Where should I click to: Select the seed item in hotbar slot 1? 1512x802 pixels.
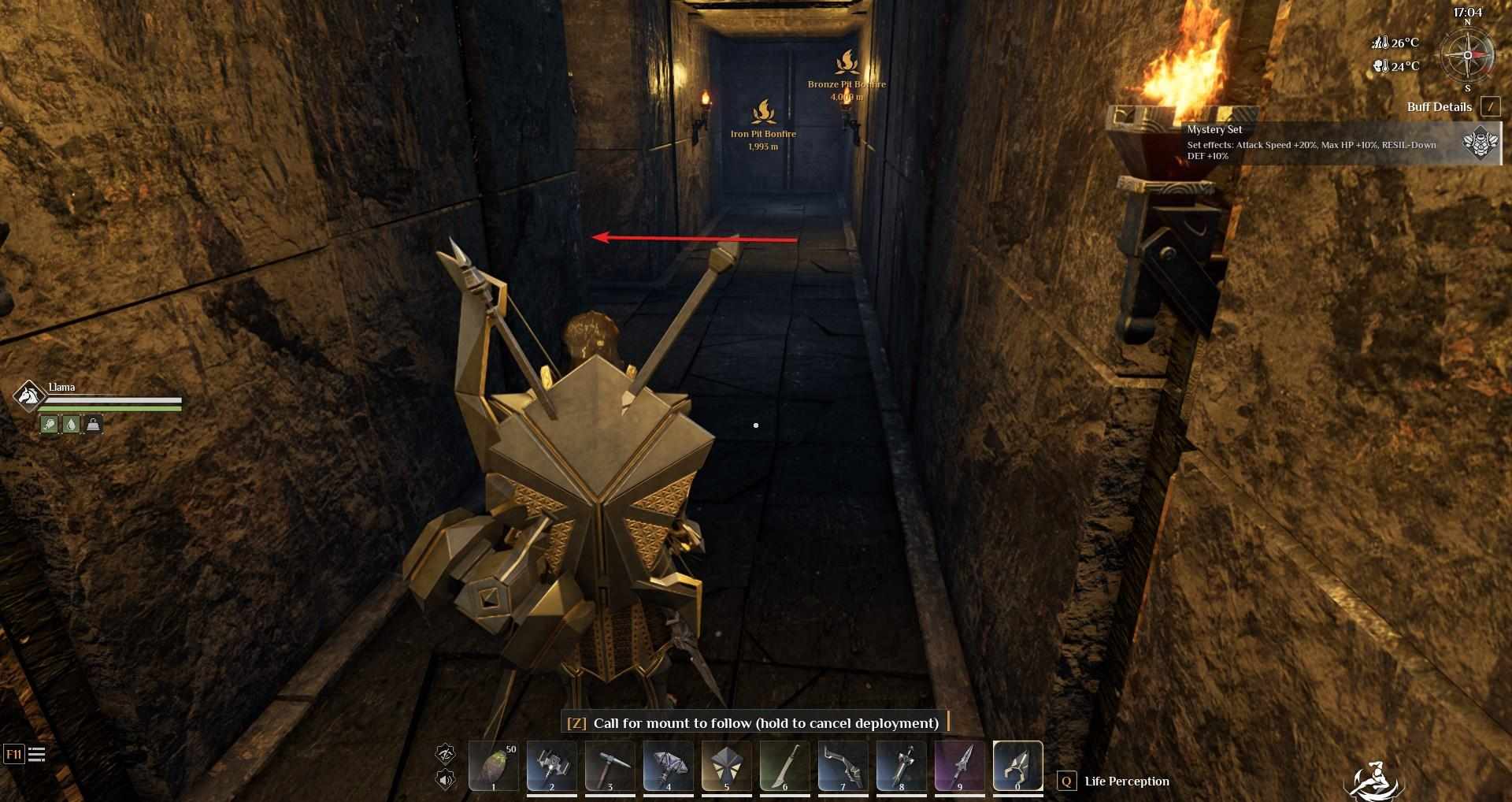click(x=494, y=766)
